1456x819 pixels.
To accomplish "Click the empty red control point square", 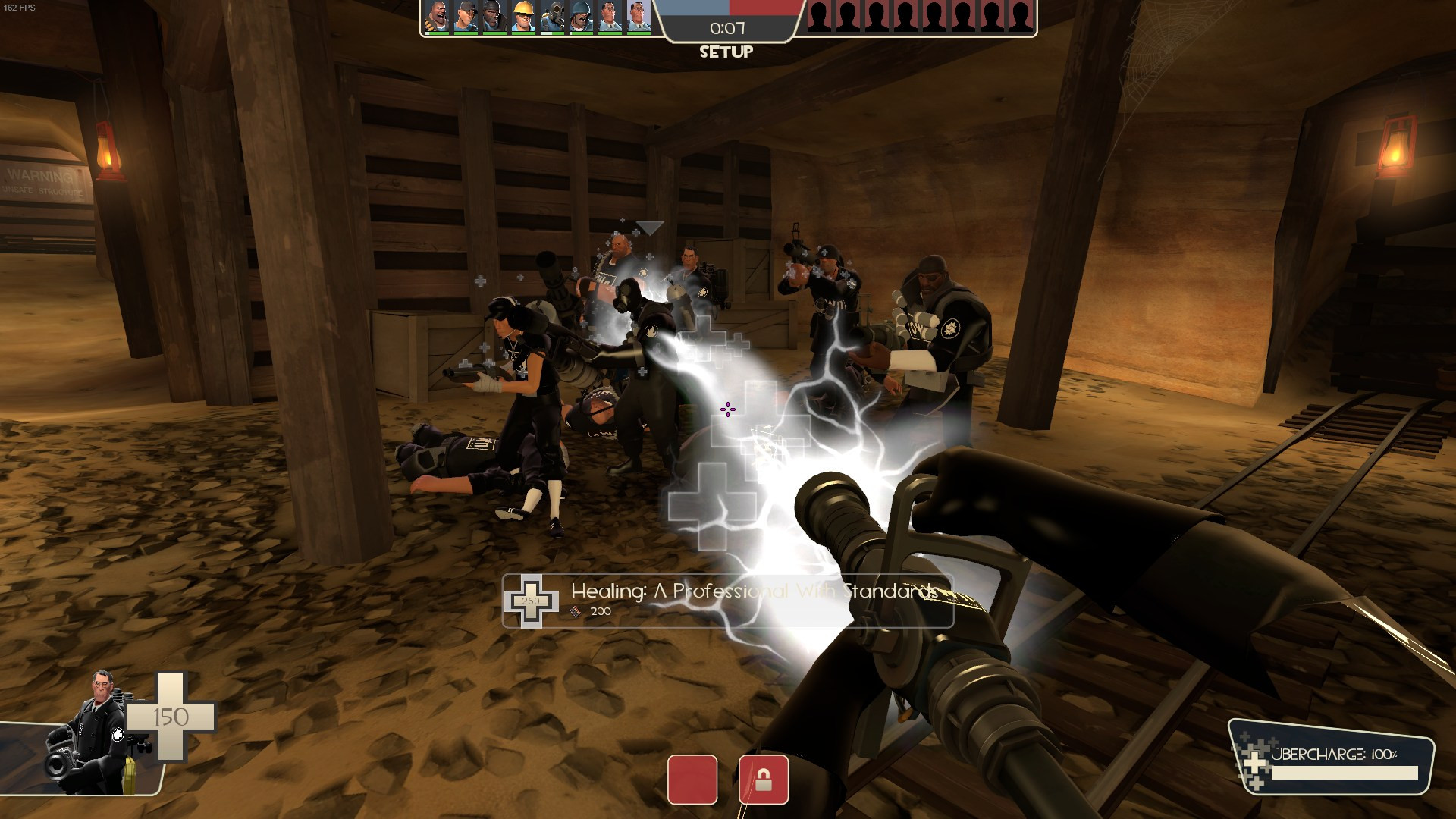I will [693, 780].
